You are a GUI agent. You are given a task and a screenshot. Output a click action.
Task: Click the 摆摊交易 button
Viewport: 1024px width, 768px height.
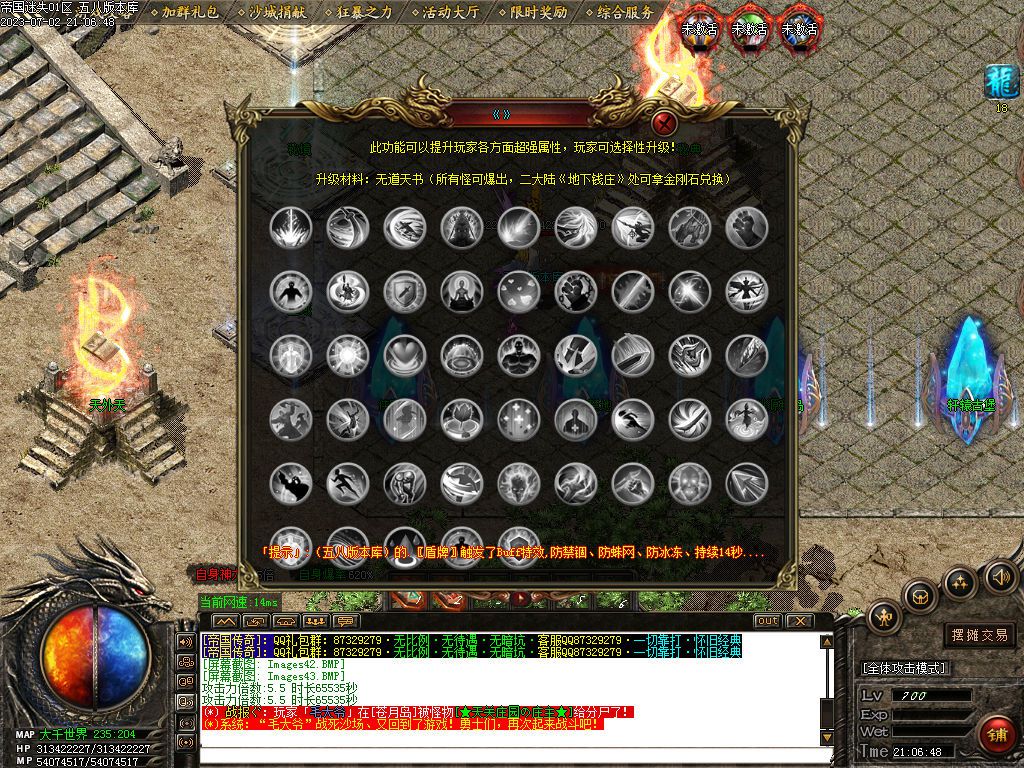coord(979,634)
